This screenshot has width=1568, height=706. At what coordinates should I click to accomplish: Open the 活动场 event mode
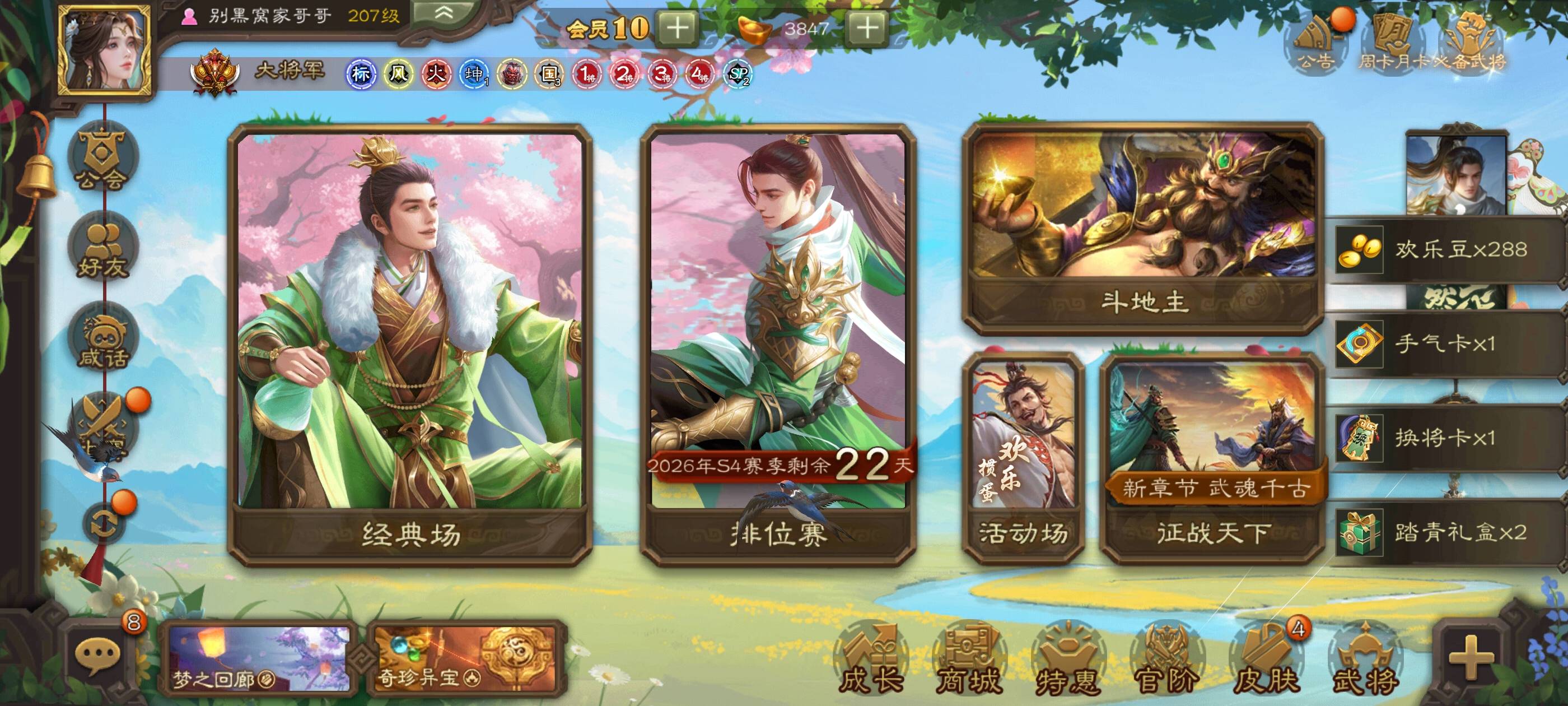(1023, 457)
